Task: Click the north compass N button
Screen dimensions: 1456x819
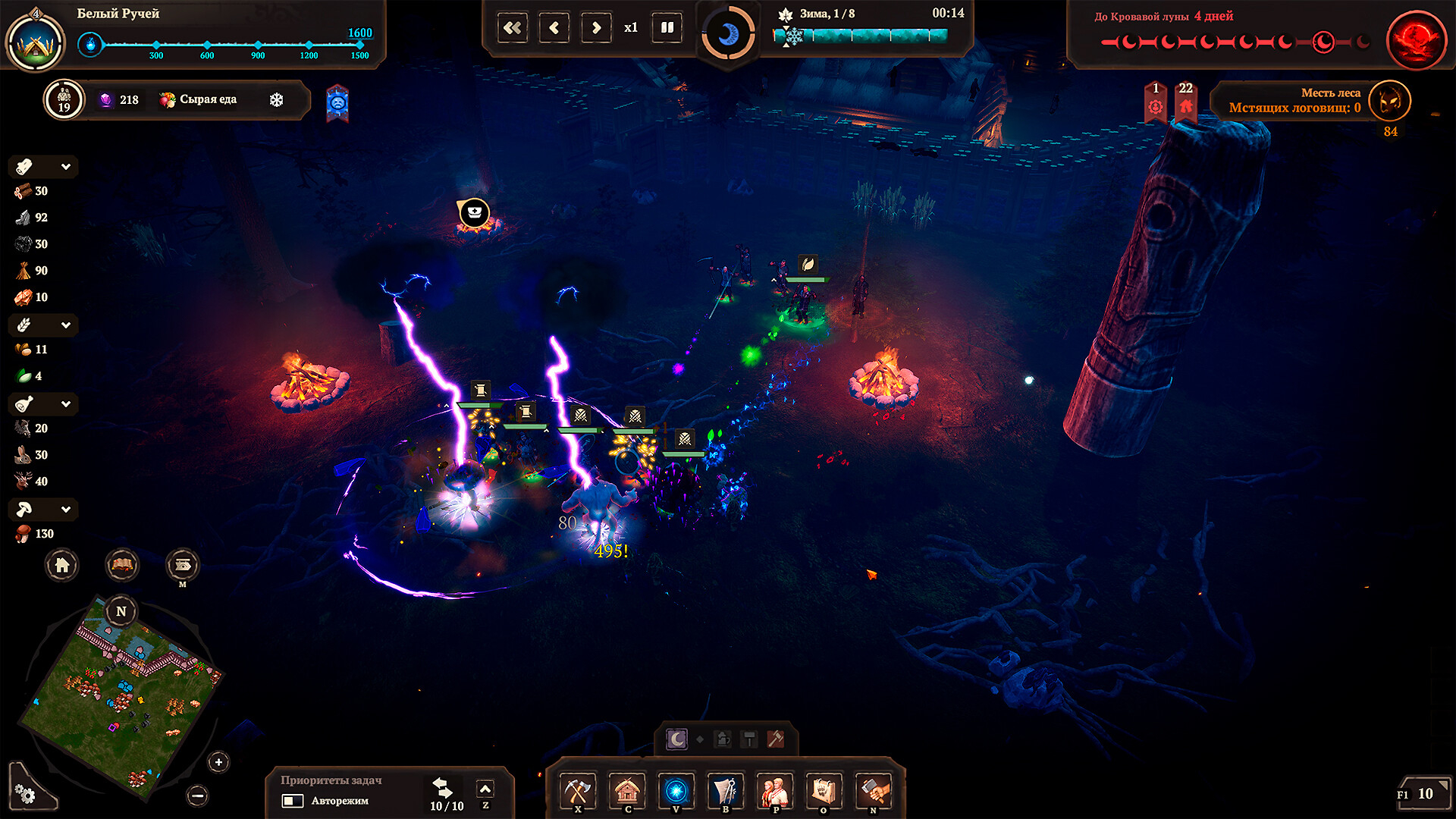Action: pyautogui.click(x=121, y=611)
